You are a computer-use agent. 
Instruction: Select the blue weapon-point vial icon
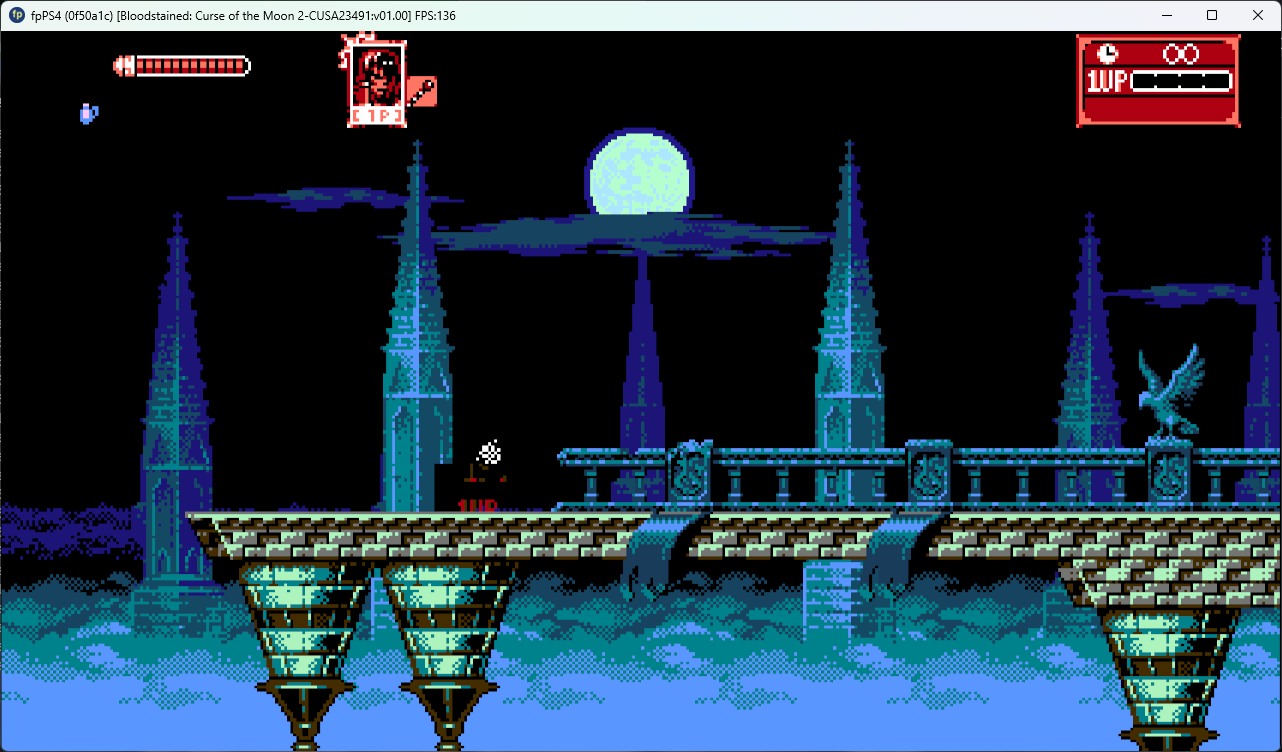point(88,114)
